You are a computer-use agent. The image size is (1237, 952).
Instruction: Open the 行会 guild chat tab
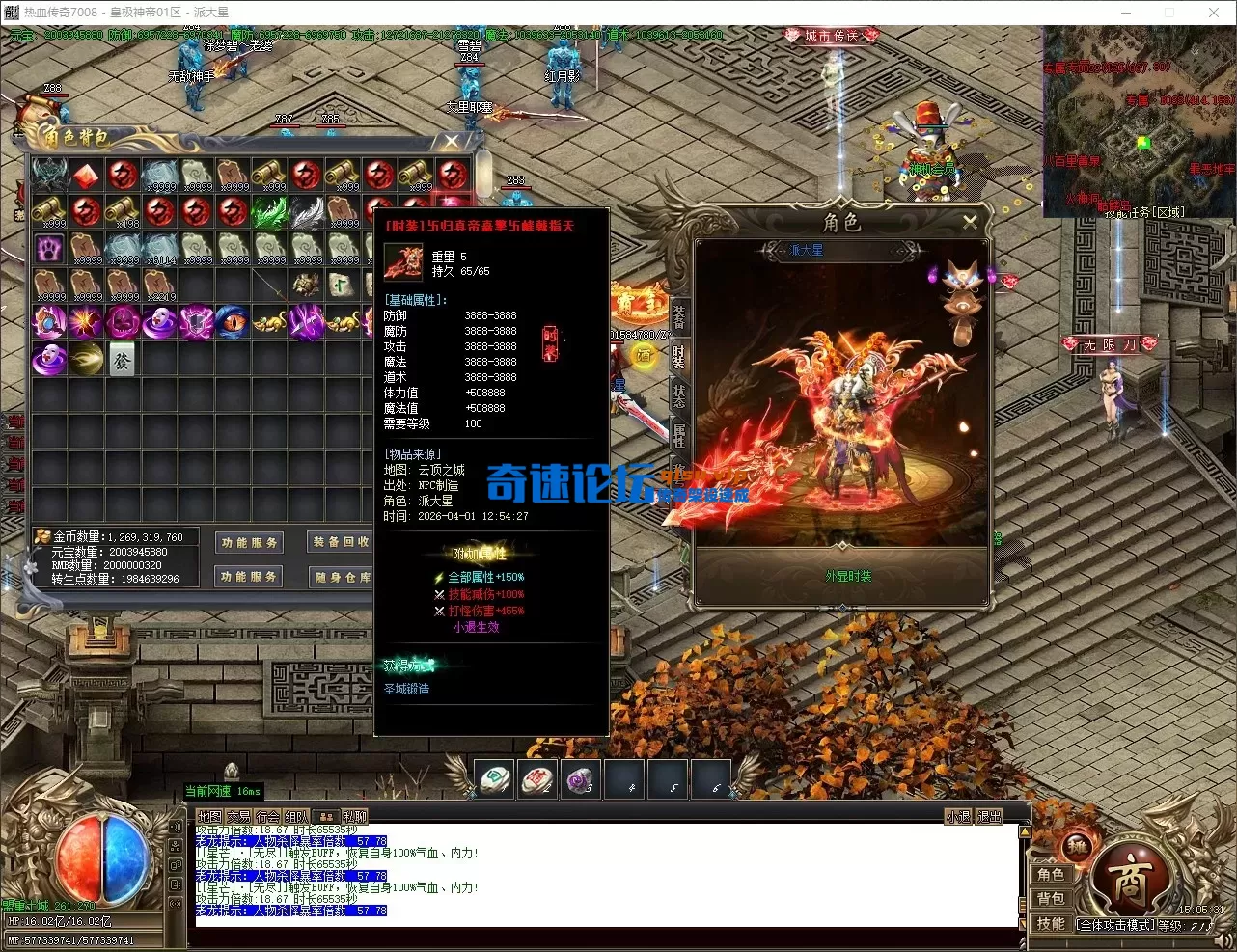pos(268,816)
